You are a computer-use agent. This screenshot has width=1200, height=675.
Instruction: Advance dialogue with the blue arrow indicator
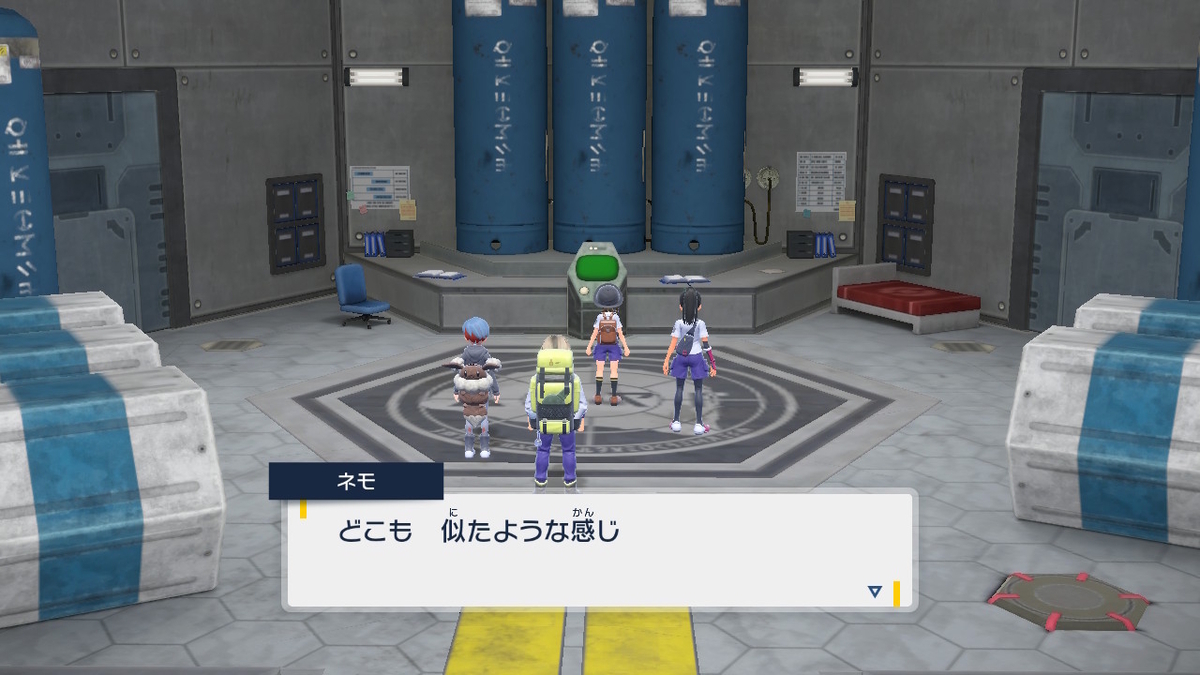[x=875, y=592]
